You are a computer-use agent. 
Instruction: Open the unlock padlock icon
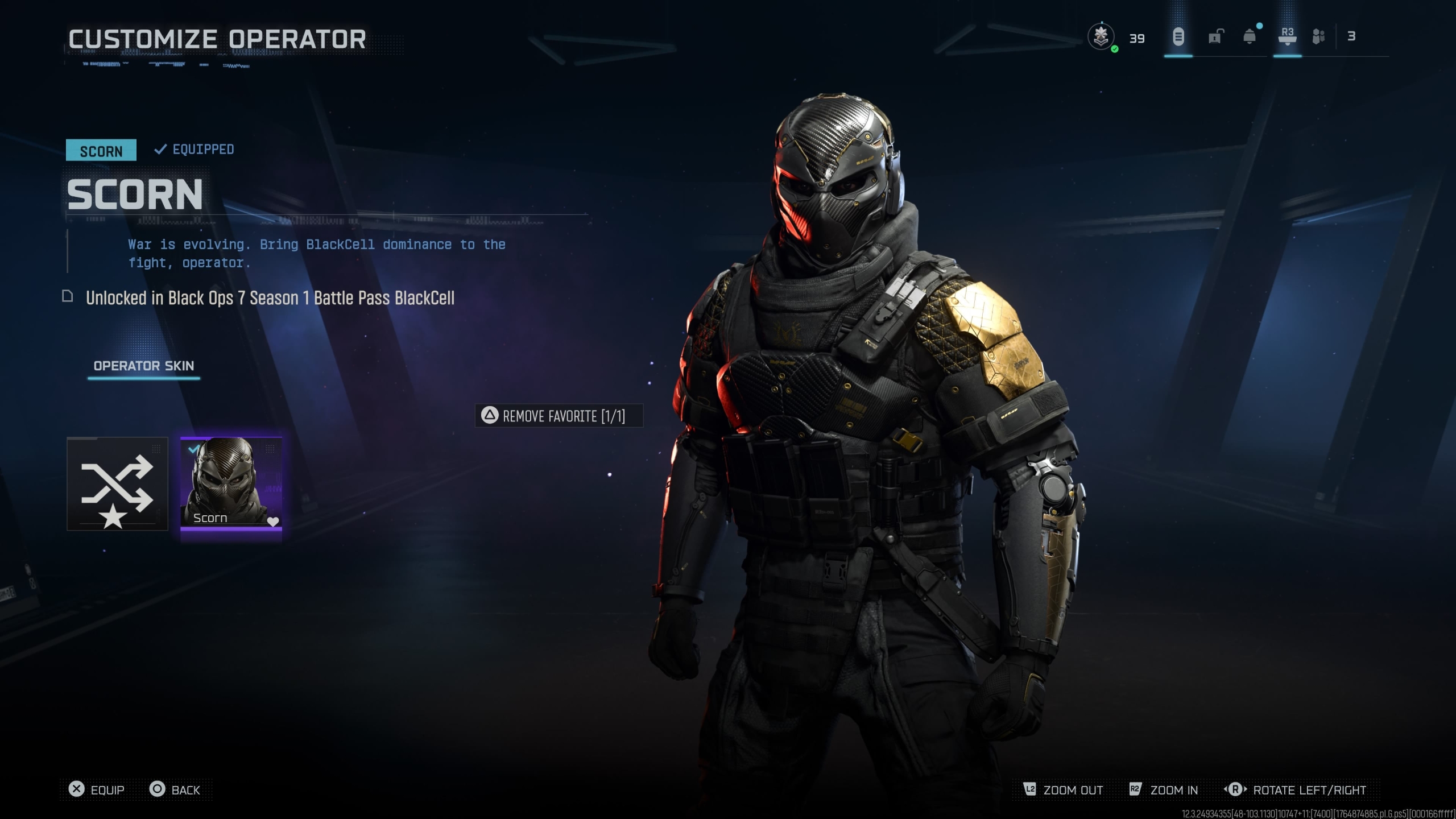1214,38
